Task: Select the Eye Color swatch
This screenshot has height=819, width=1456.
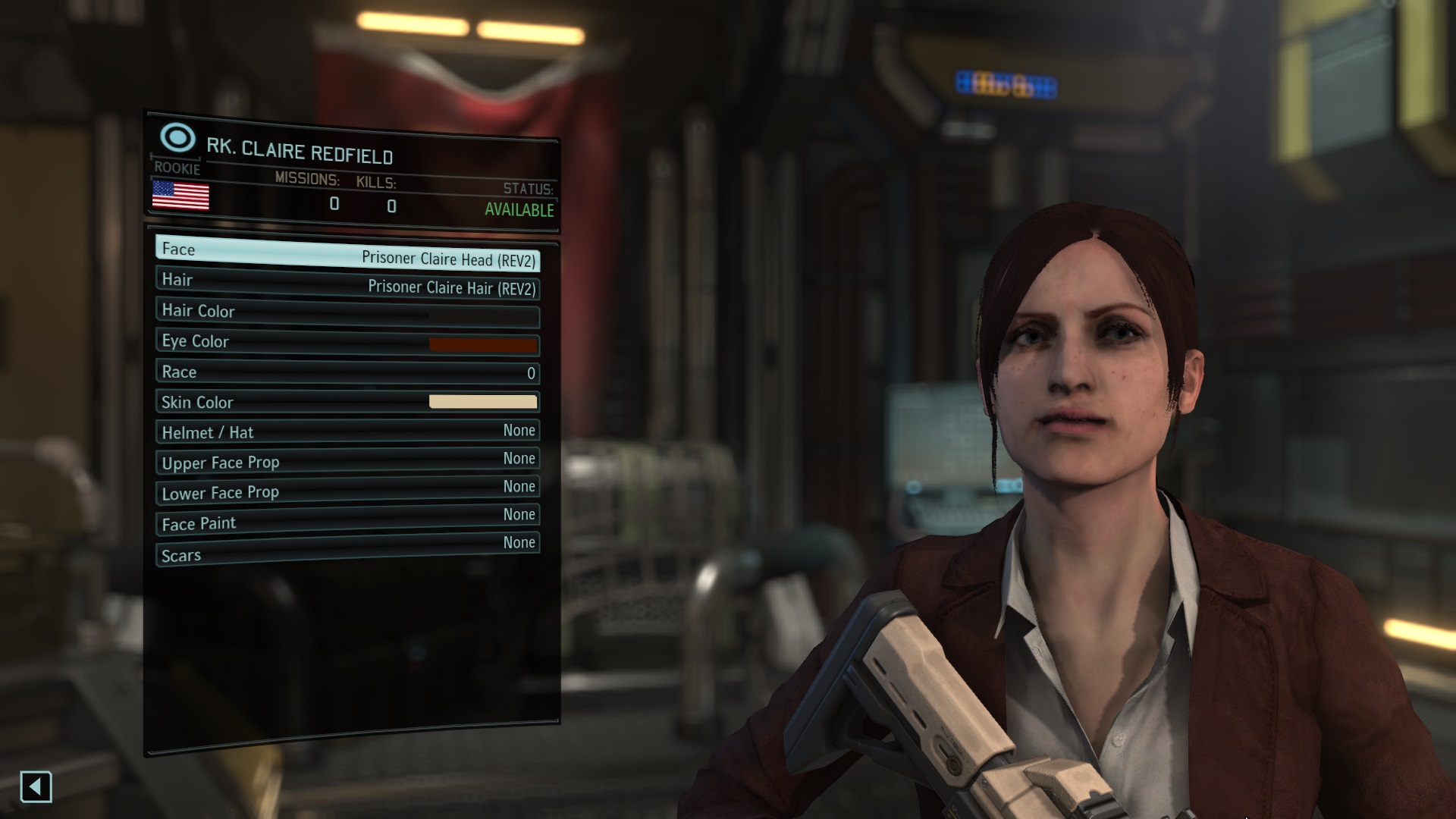Action: [483, 344]
